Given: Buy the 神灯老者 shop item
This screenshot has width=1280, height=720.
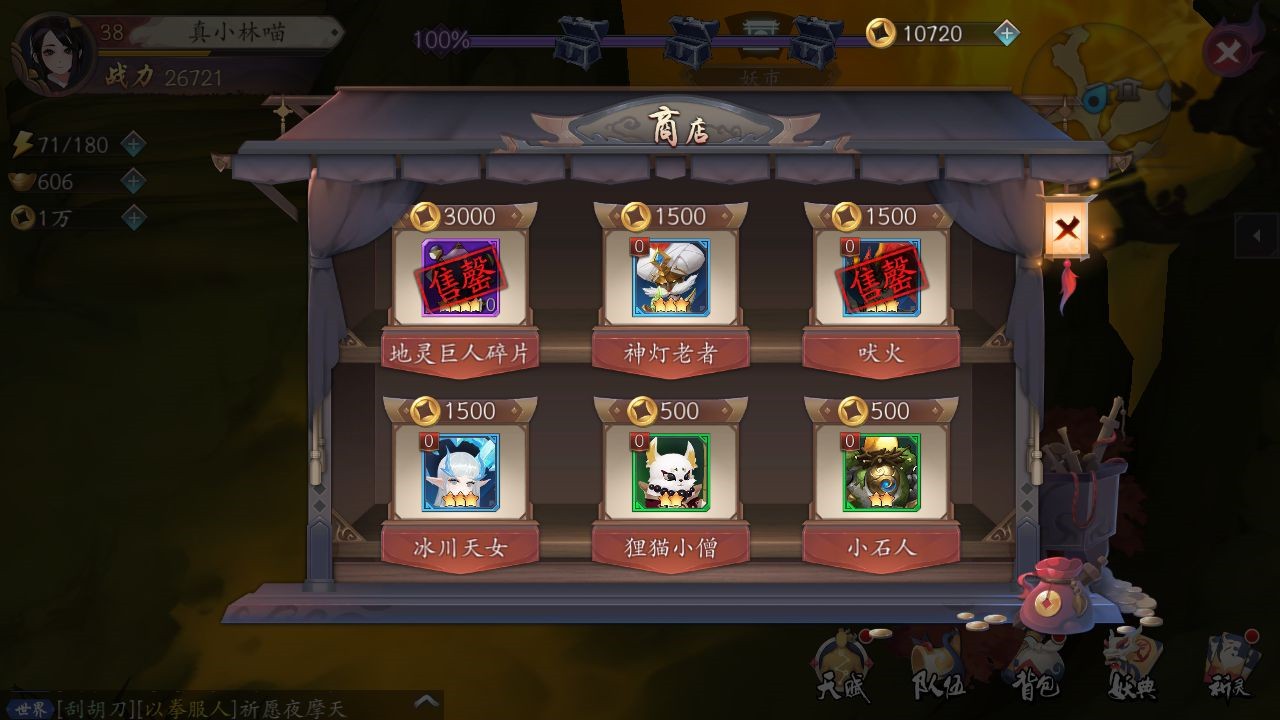Looking at the screenshot, I should pos(670,278).
